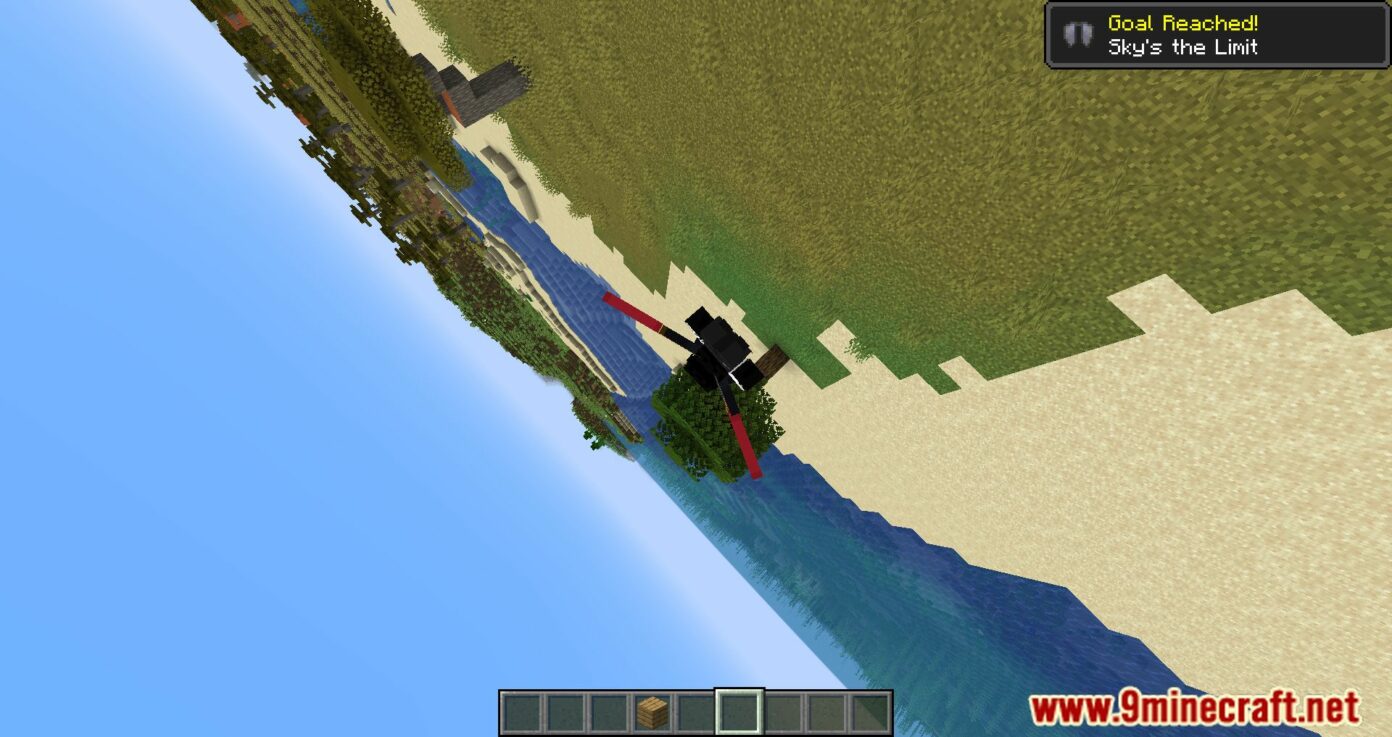Click the red rotor blade of the helicopter
Screen dimensions: 1392x737
coord(630,310)
